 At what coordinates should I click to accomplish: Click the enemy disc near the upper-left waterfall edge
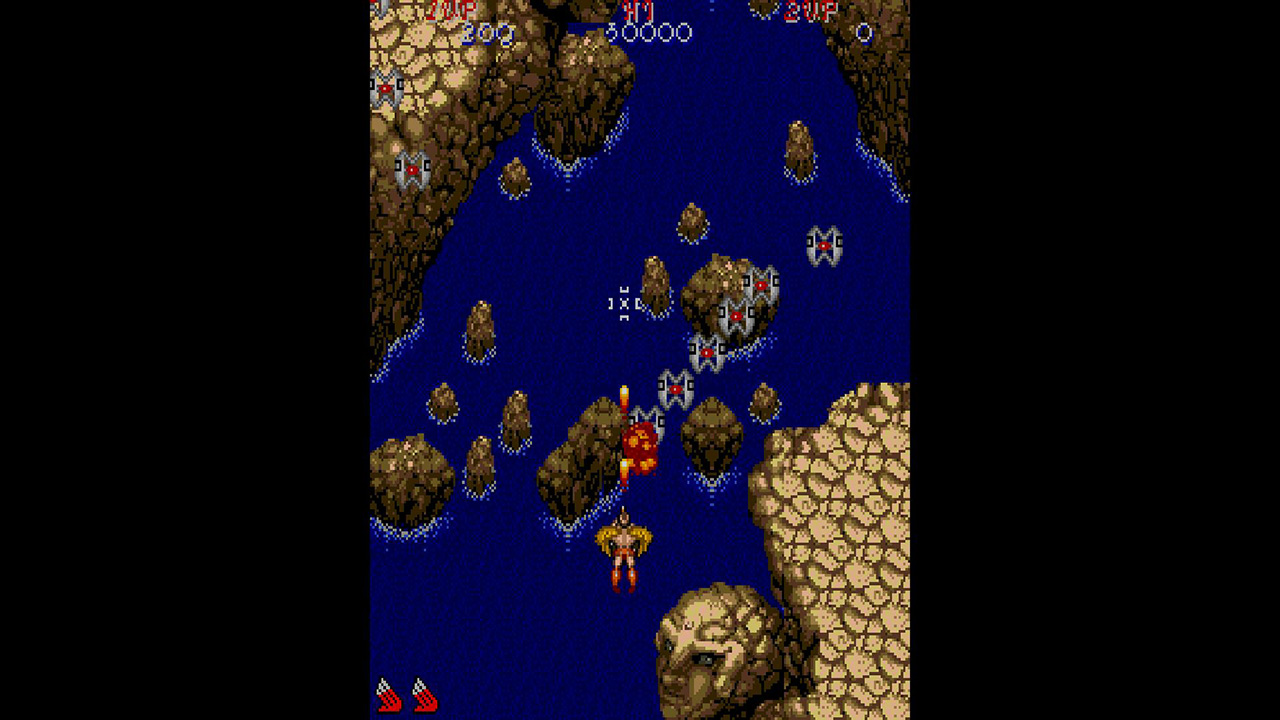(412, 168)
